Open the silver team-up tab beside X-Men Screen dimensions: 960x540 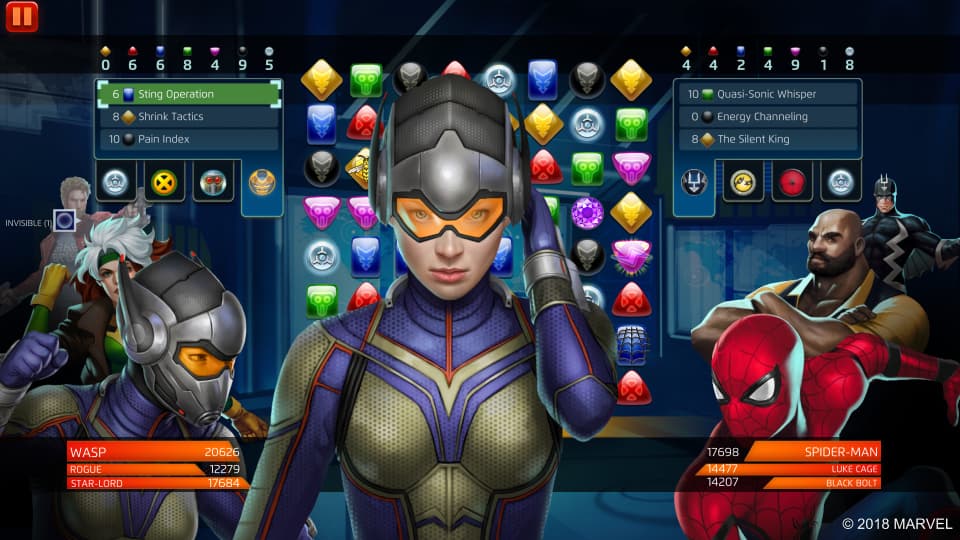click(x=115, y=182)
